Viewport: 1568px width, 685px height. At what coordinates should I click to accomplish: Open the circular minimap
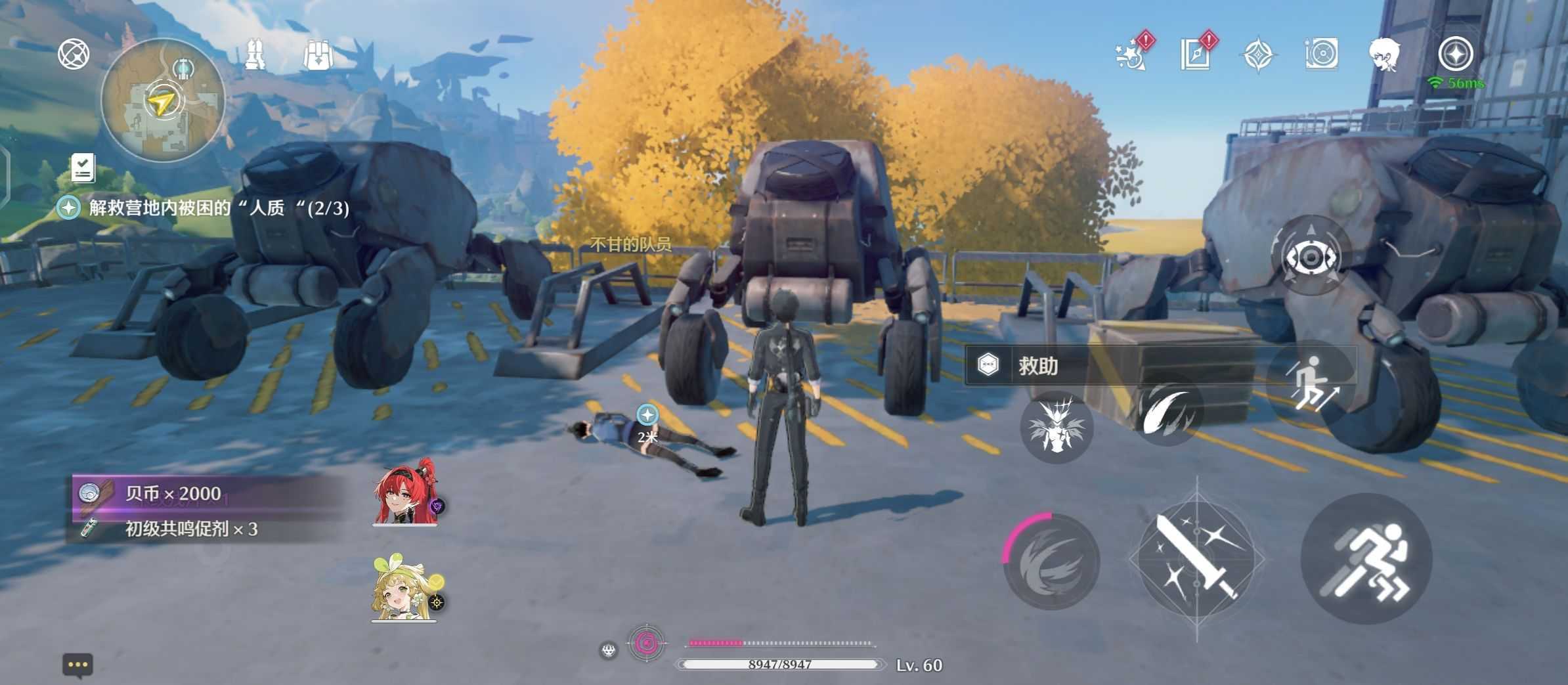pyautogui.click(x=163, y=100)
